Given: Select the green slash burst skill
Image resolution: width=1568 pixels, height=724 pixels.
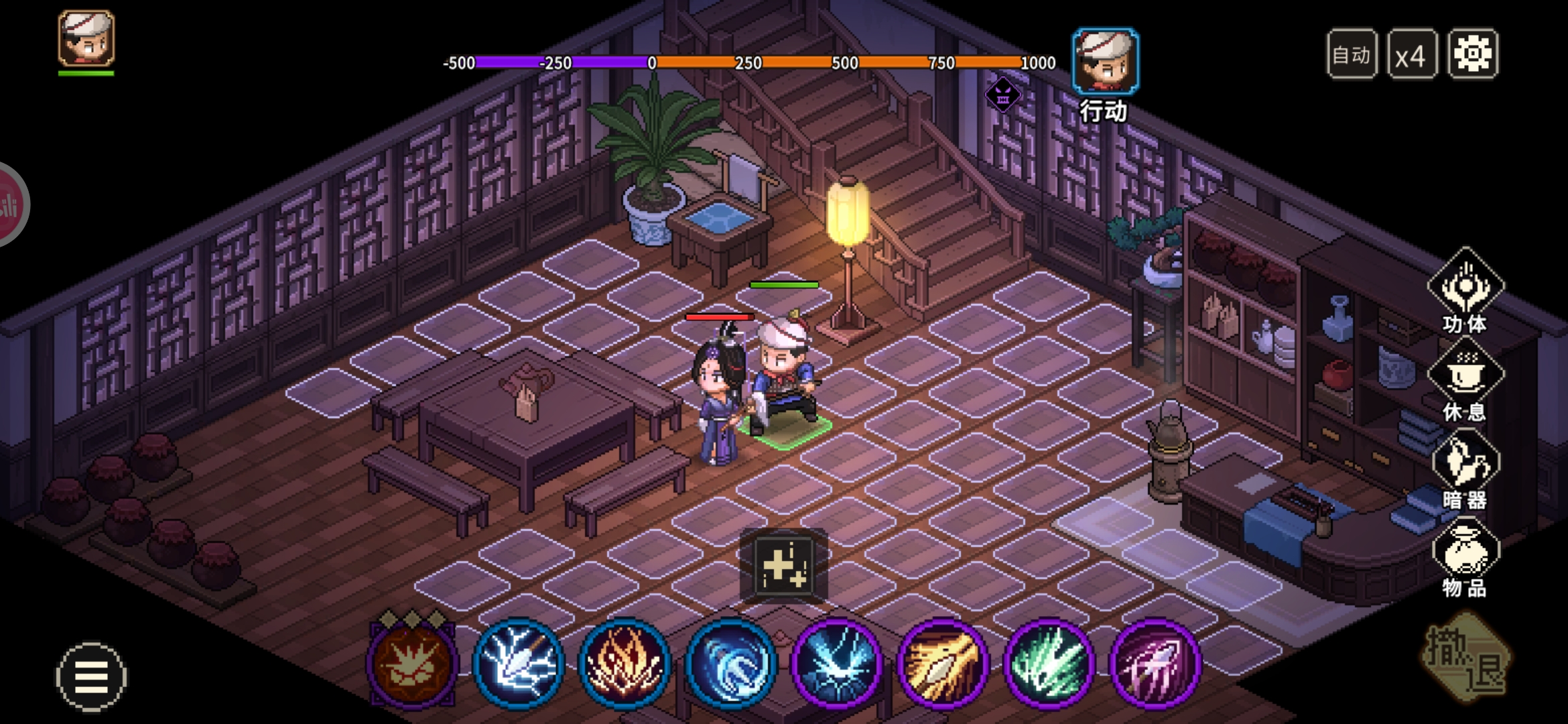Looking at the screenshot, I should click(1049, 662).
